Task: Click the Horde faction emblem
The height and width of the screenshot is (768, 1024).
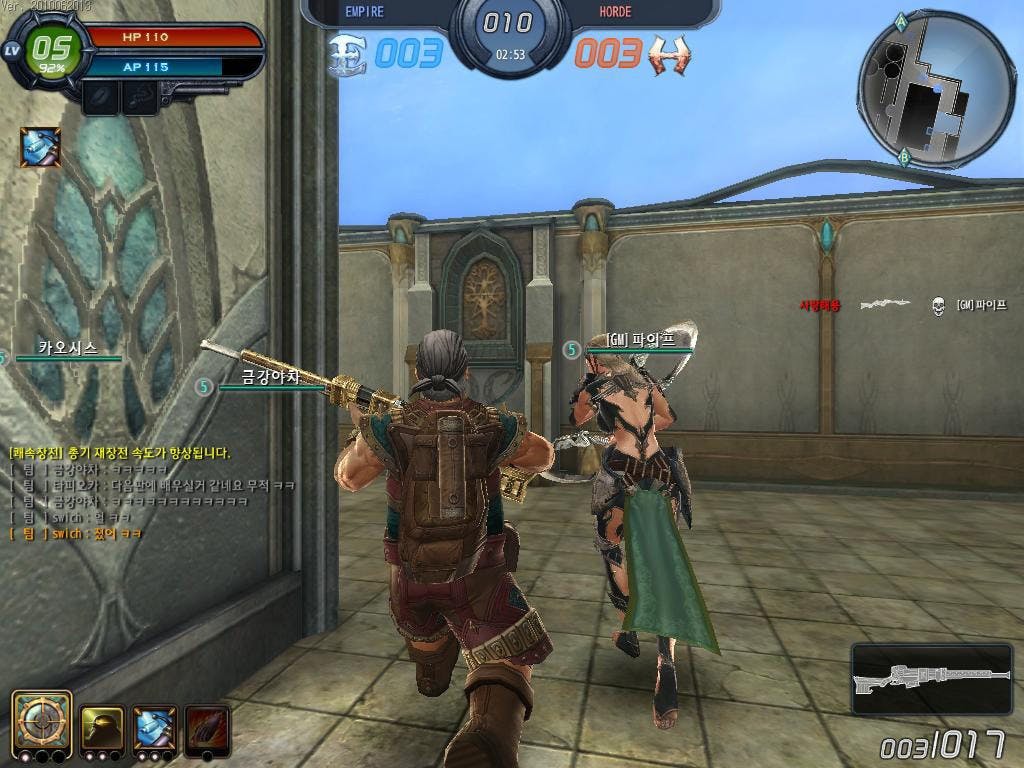Action: pyautogui.click(x=669, y=54)
